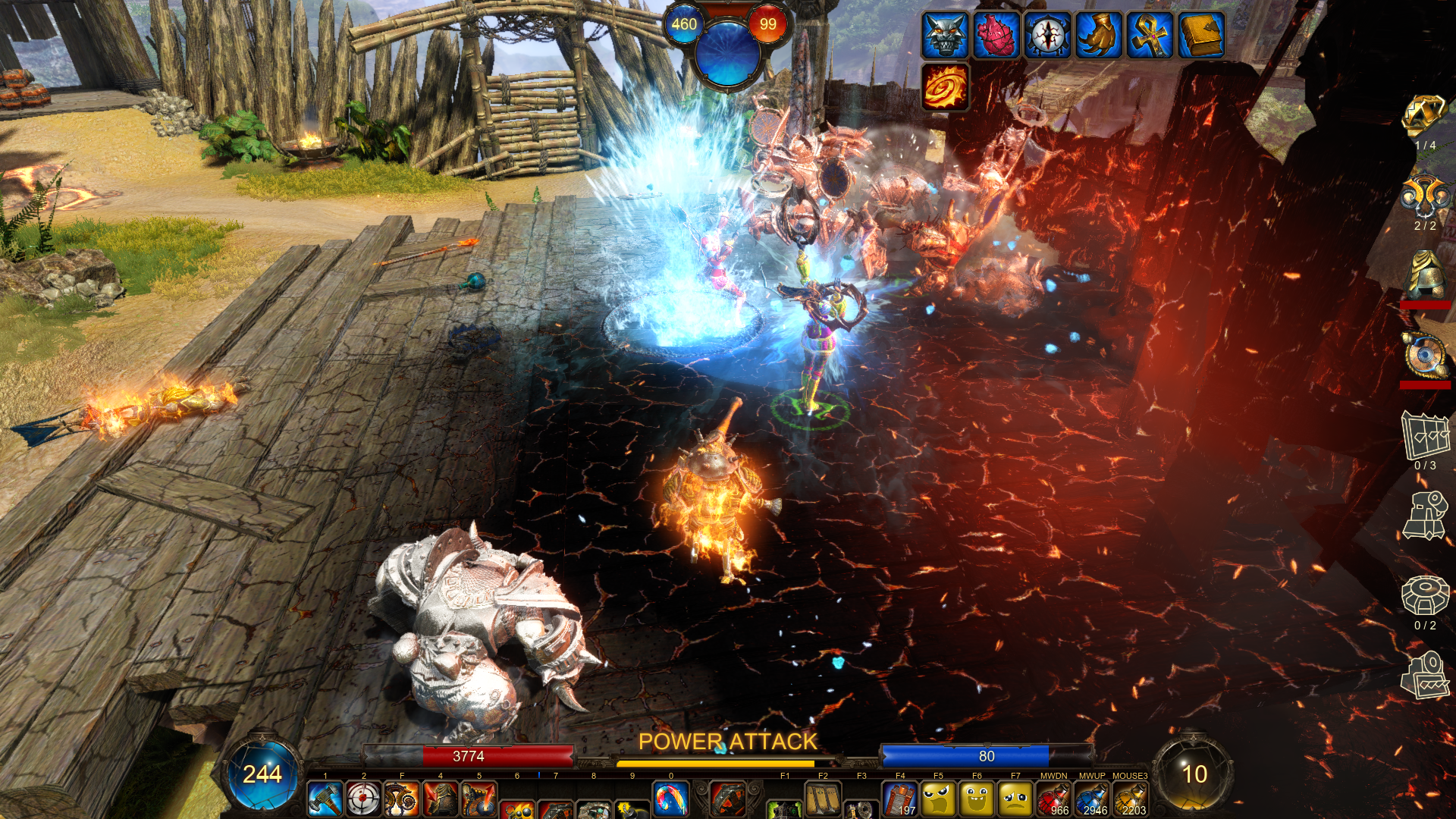Use the brick tower item with 197

(x=900, y=799)
